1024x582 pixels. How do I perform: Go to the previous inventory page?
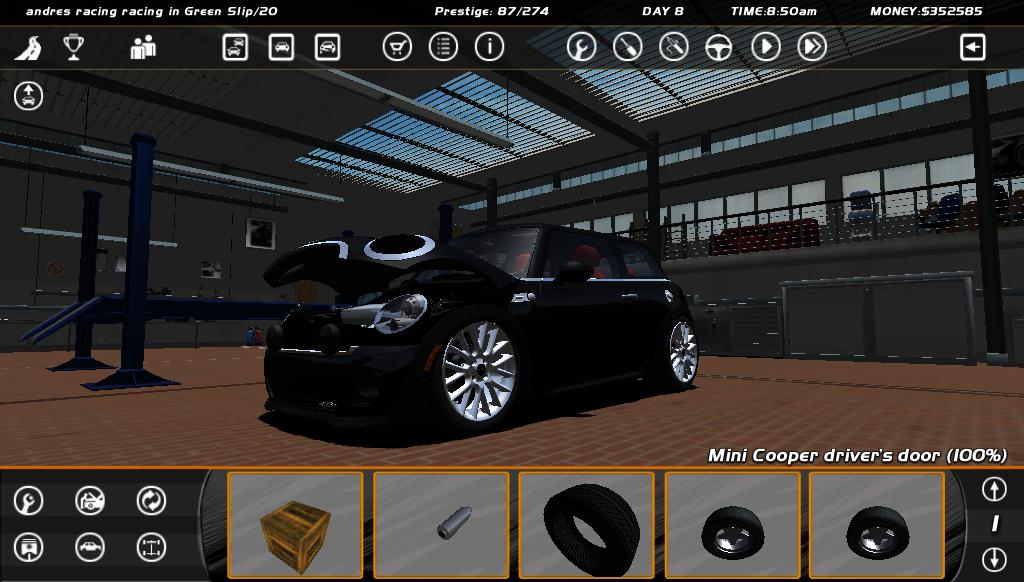pos(993,489)
